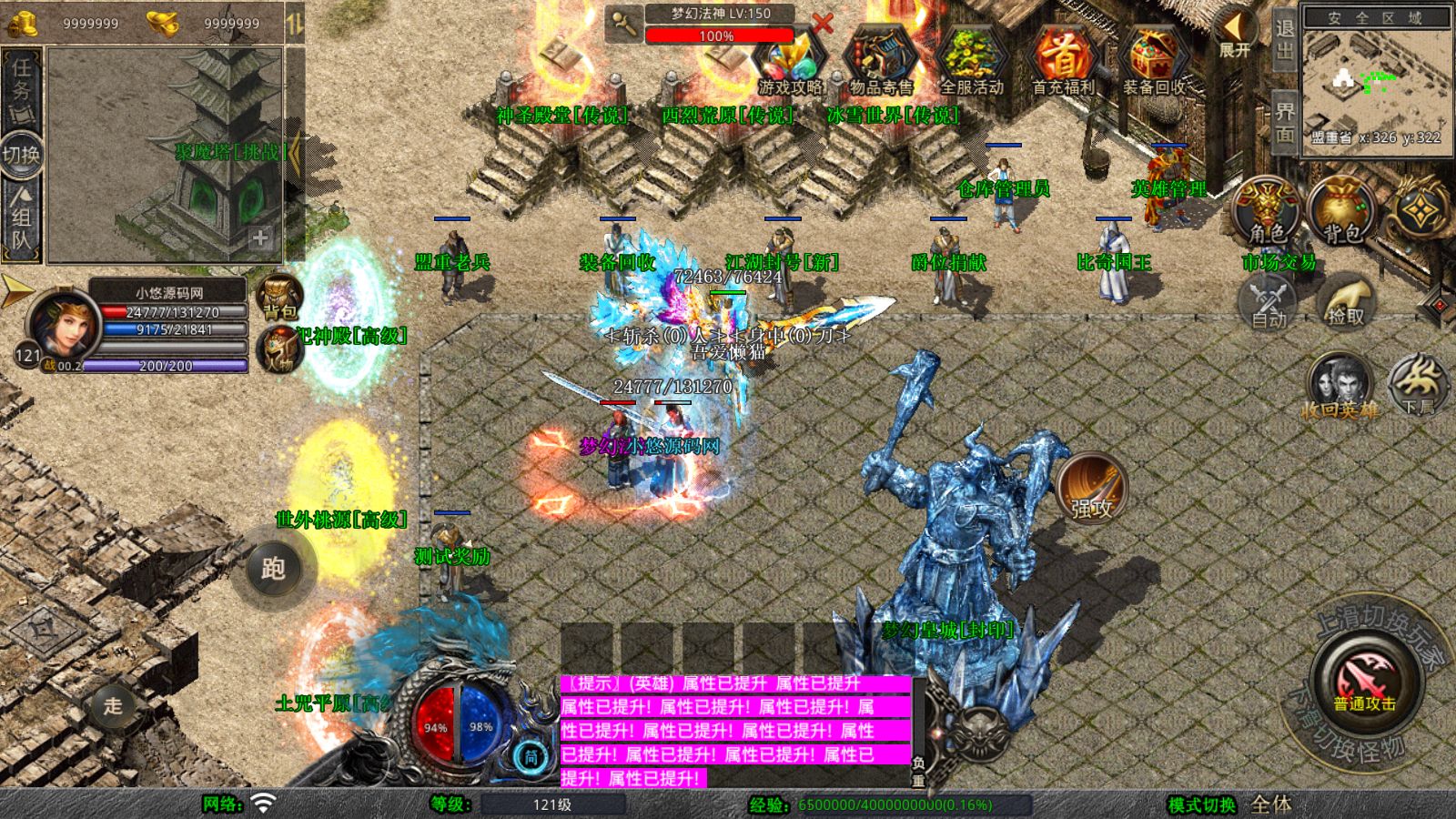Open the 首充福利 first-recharge bonus icon
The height and width of the screenshot is (819, 1456).
coord(1063,60)
